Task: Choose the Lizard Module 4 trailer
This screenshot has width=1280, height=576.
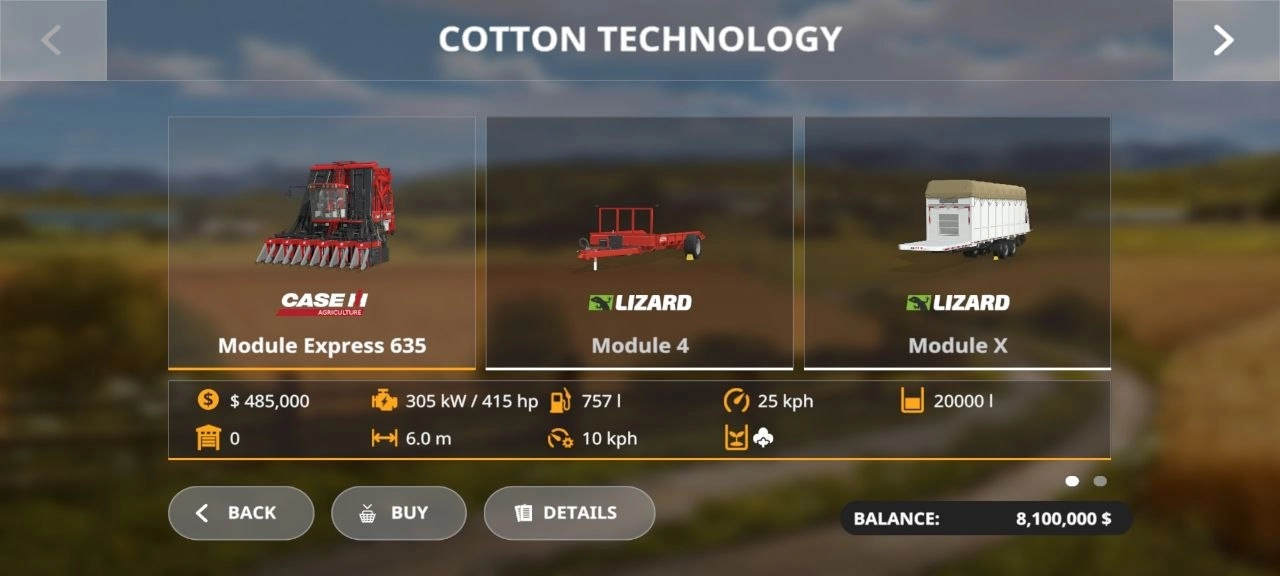Action: [640, 243]
